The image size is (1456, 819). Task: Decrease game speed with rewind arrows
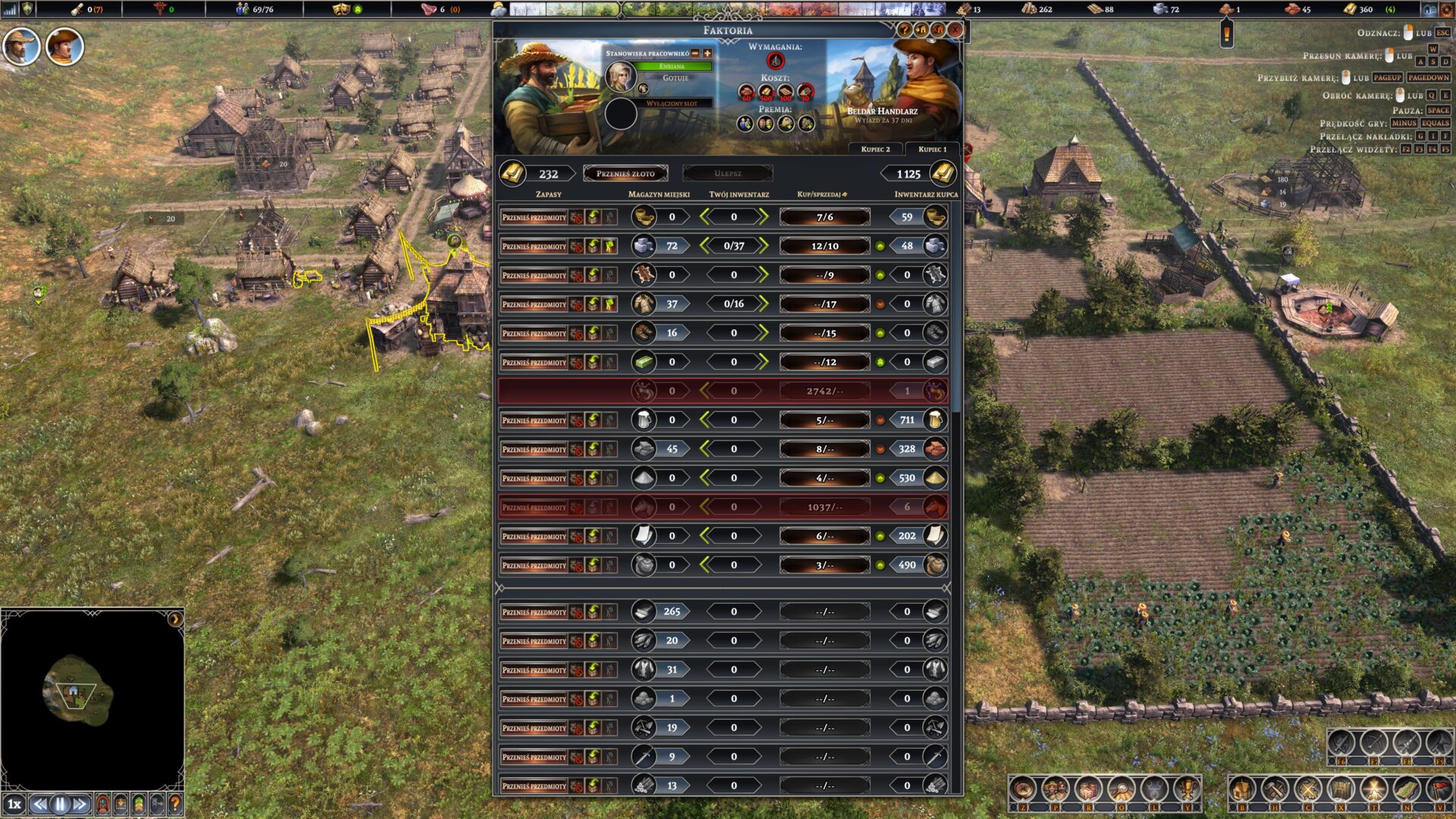(39, 805)
